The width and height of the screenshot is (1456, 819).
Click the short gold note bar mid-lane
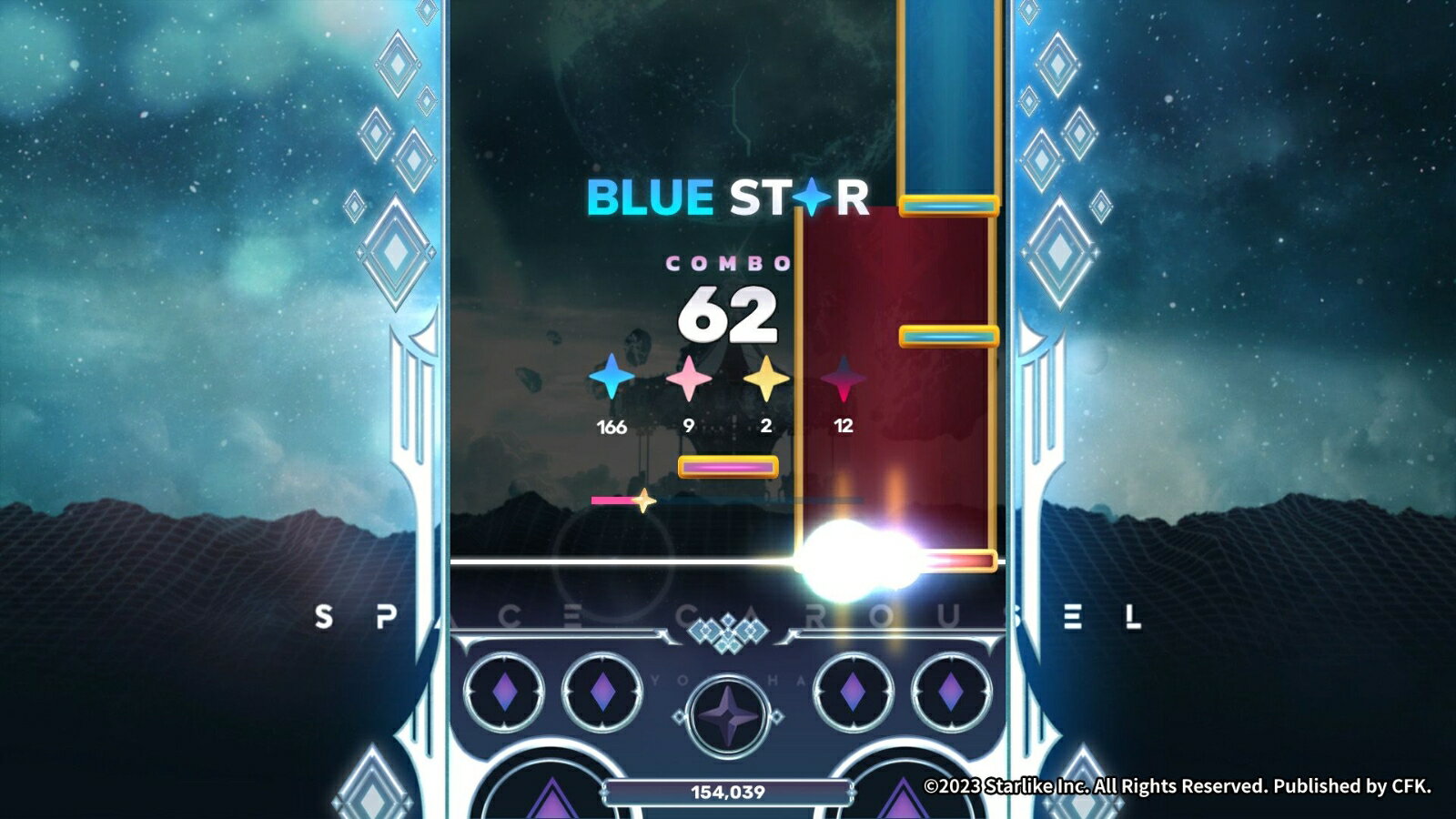coord(946,335)
